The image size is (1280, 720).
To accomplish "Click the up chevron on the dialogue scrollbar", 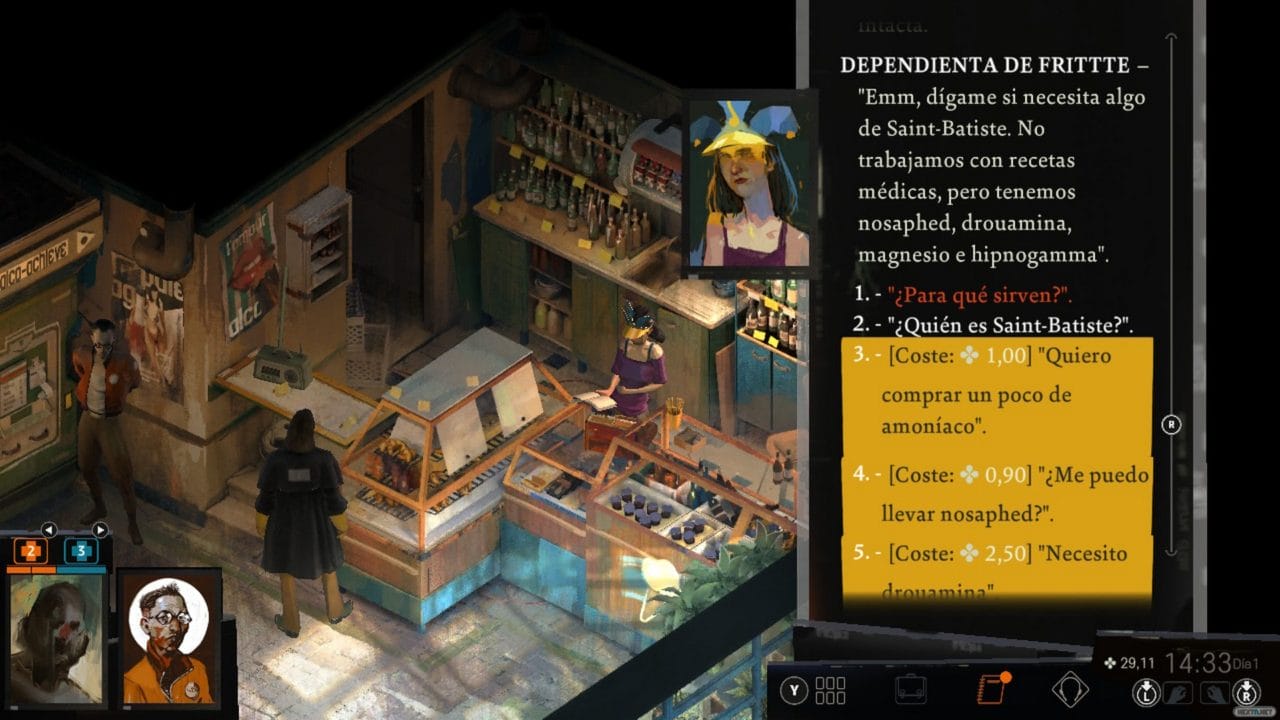I will (x=1172, y=38).
